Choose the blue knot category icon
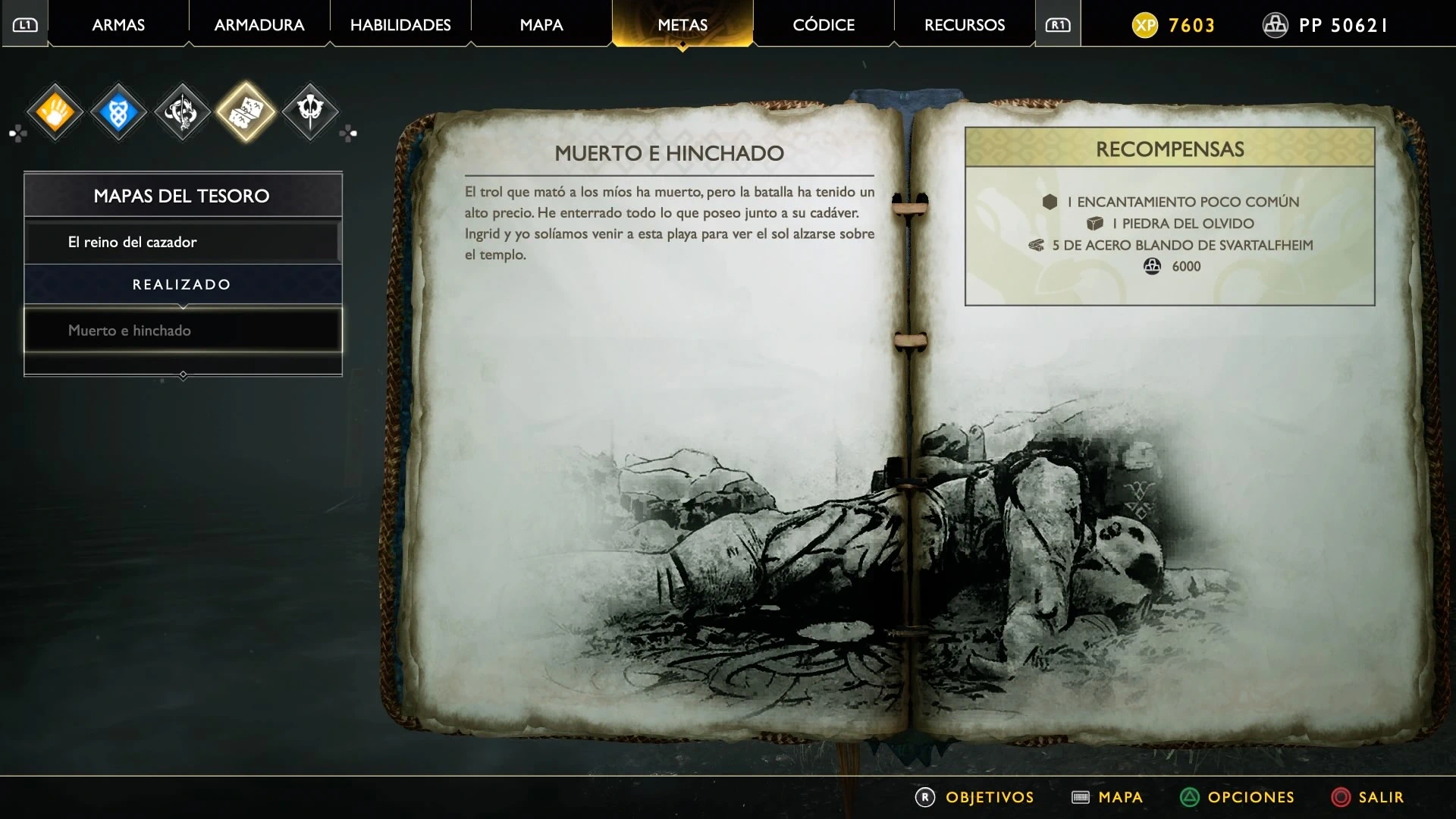 (118, 112)
